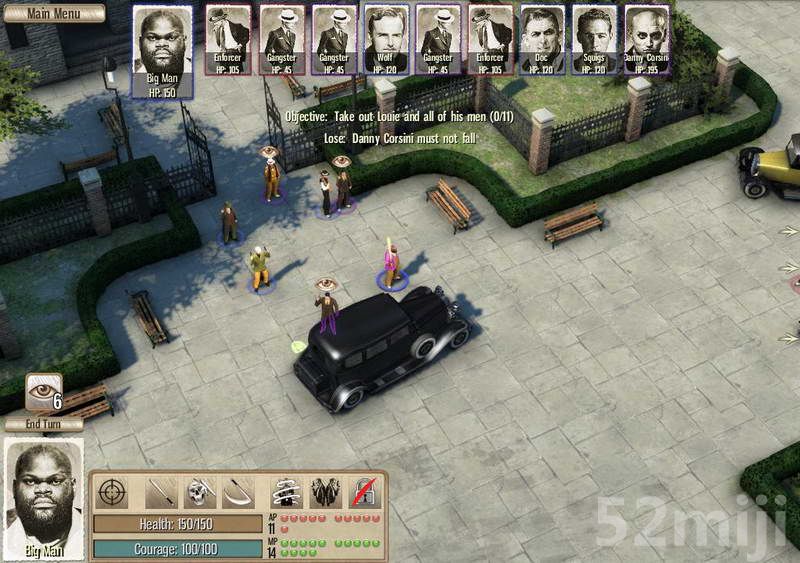The height and width of the screenshot is (563, 800).
Task: Select Big Man's turn-order card
Action: (x=162, y=50)
